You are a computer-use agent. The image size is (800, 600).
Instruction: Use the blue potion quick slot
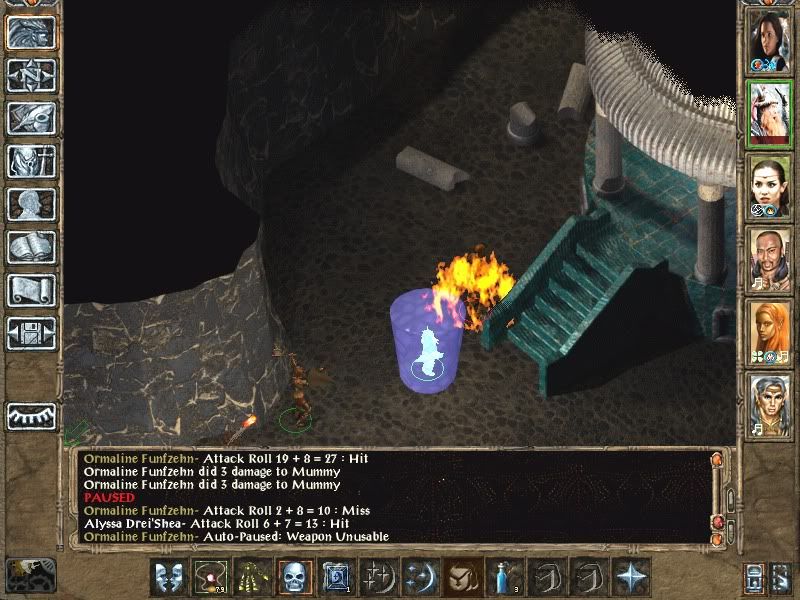pos(502,578)
